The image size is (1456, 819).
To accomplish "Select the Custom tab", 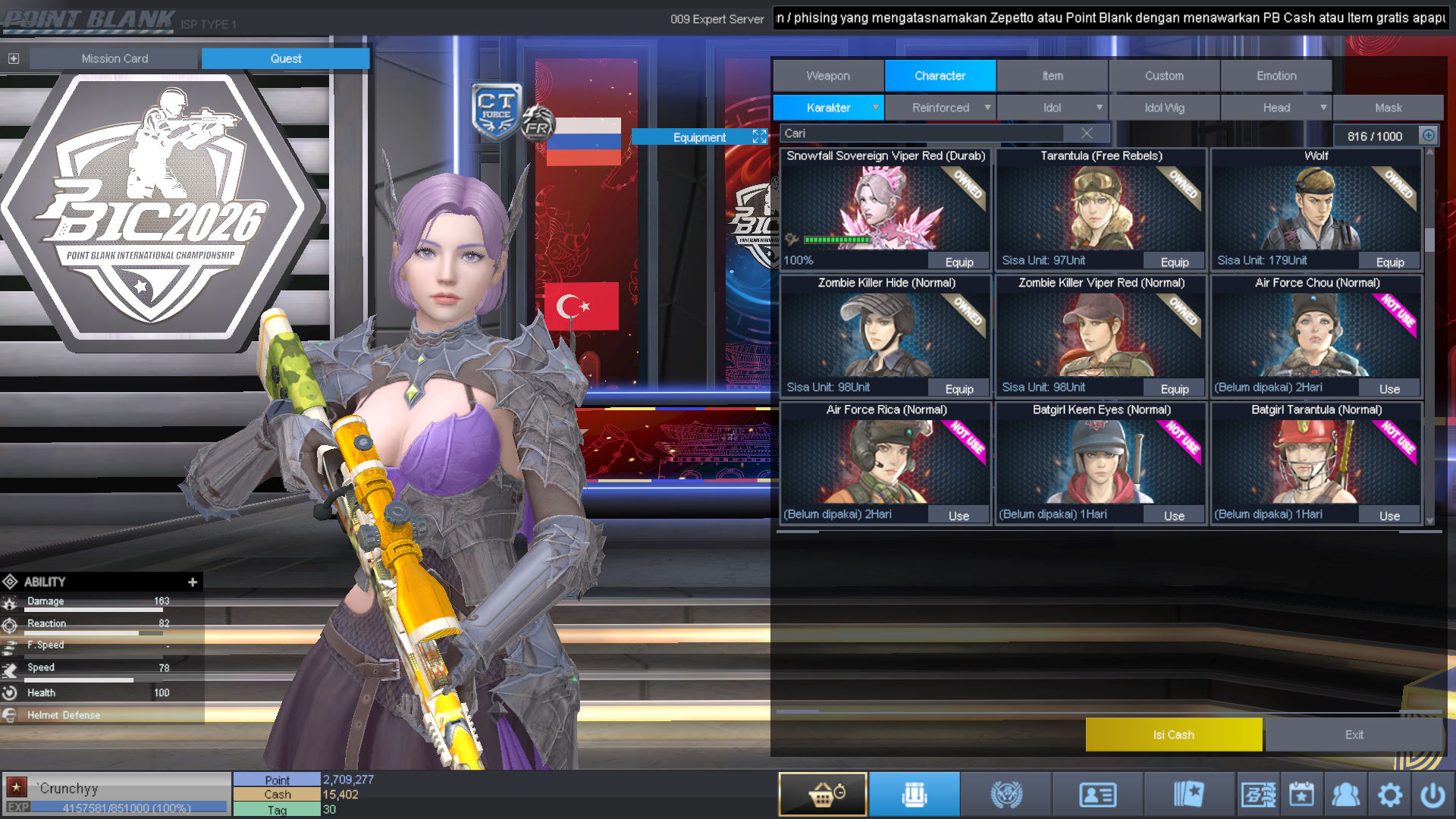I will tap(1164, 76).
